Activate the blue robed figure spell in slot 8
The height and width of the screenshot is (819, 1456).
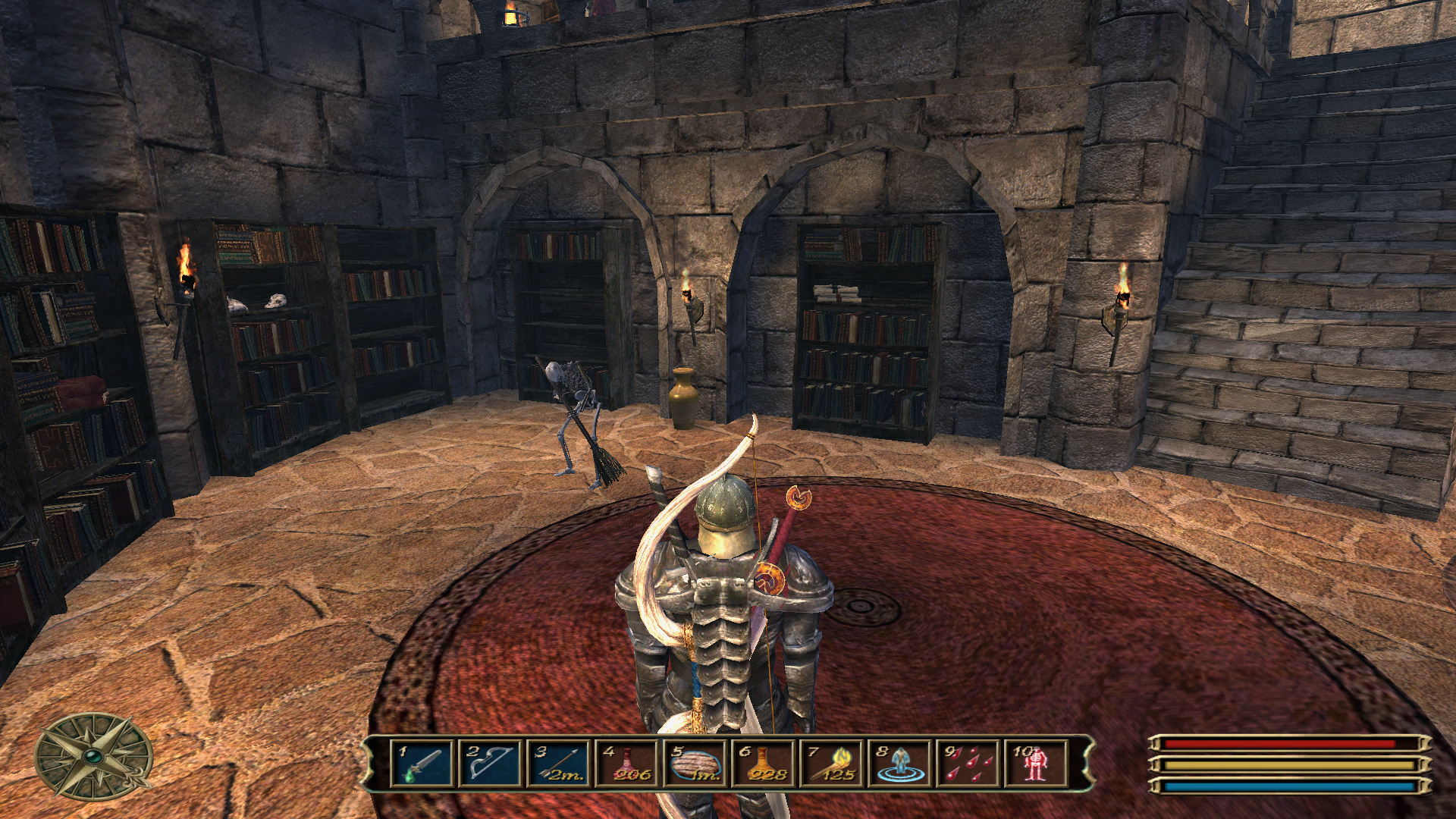(899, 763)
